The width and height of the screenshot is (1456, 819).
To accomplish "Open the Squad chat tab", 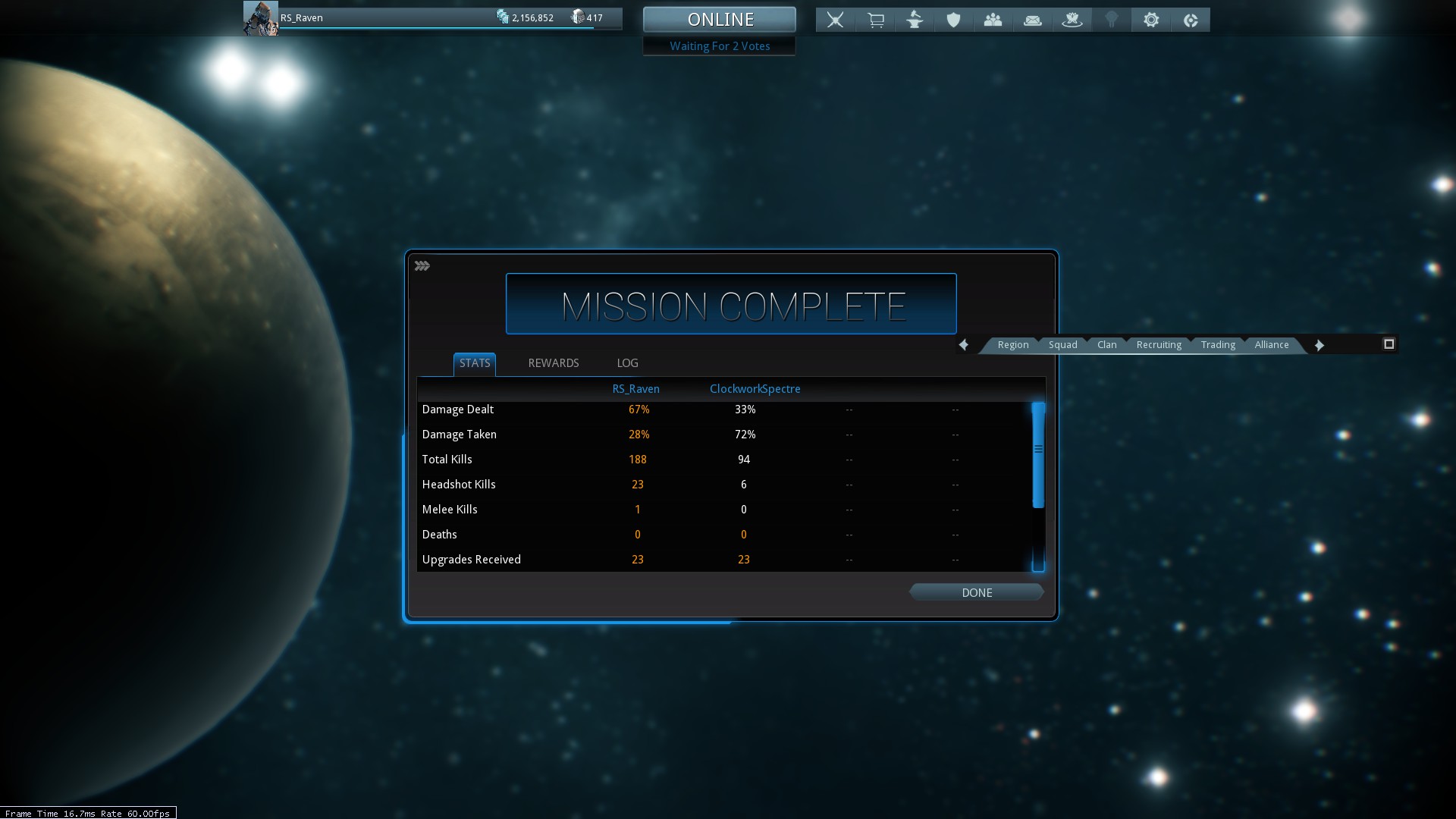I will (1062, 345).
